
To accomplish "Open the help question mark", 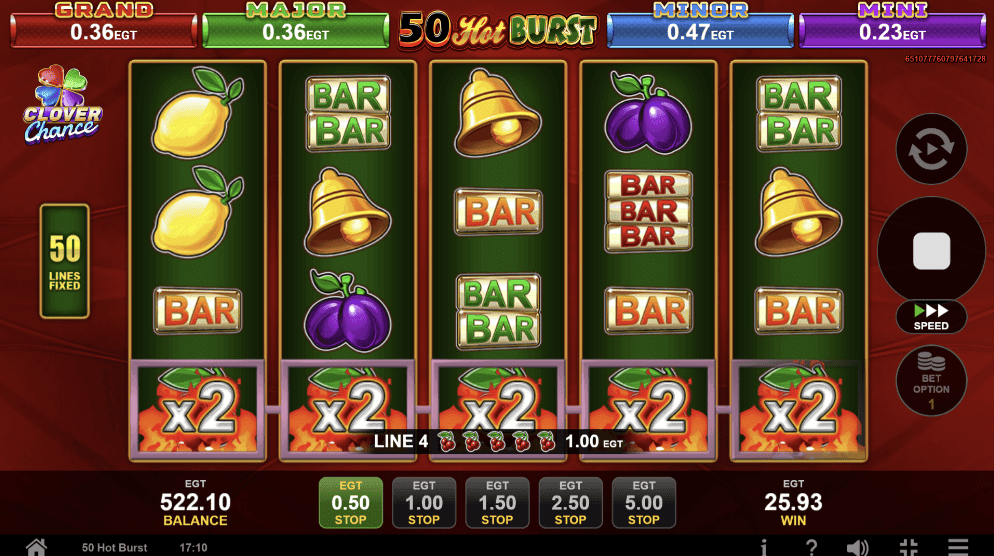I will click(x=811, y=547).
